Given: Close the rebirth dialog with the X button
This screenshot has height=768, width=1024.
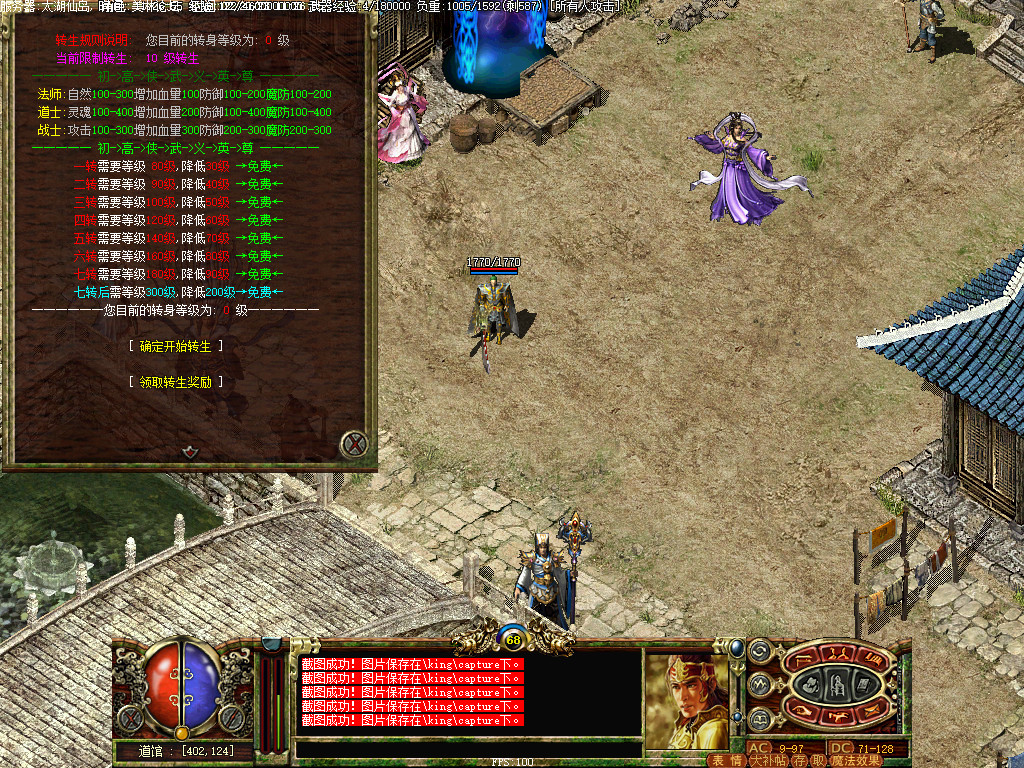Looking at the screenshot, I should point(354,443).
